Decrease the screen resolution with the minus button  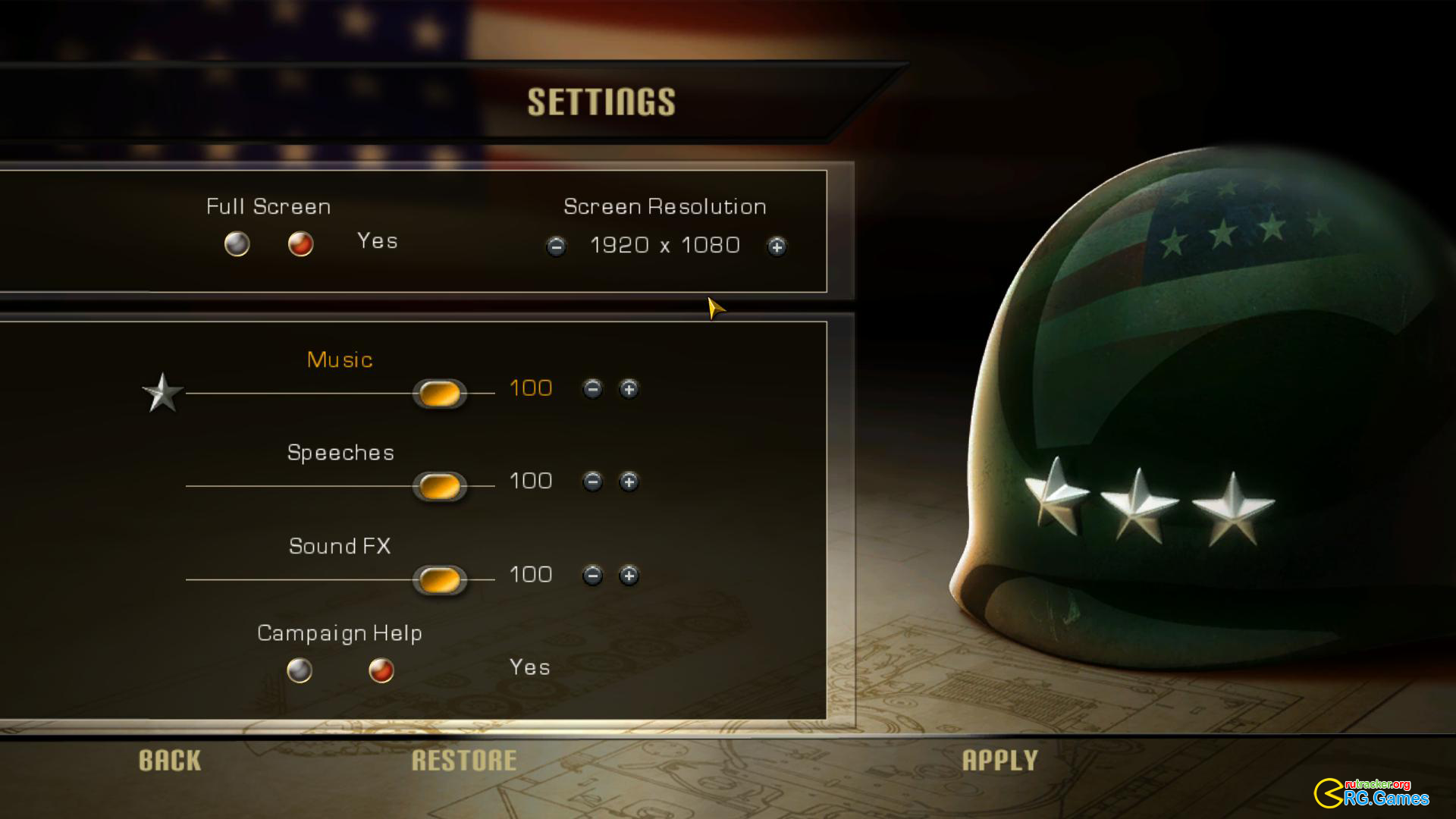pos(556,246)
